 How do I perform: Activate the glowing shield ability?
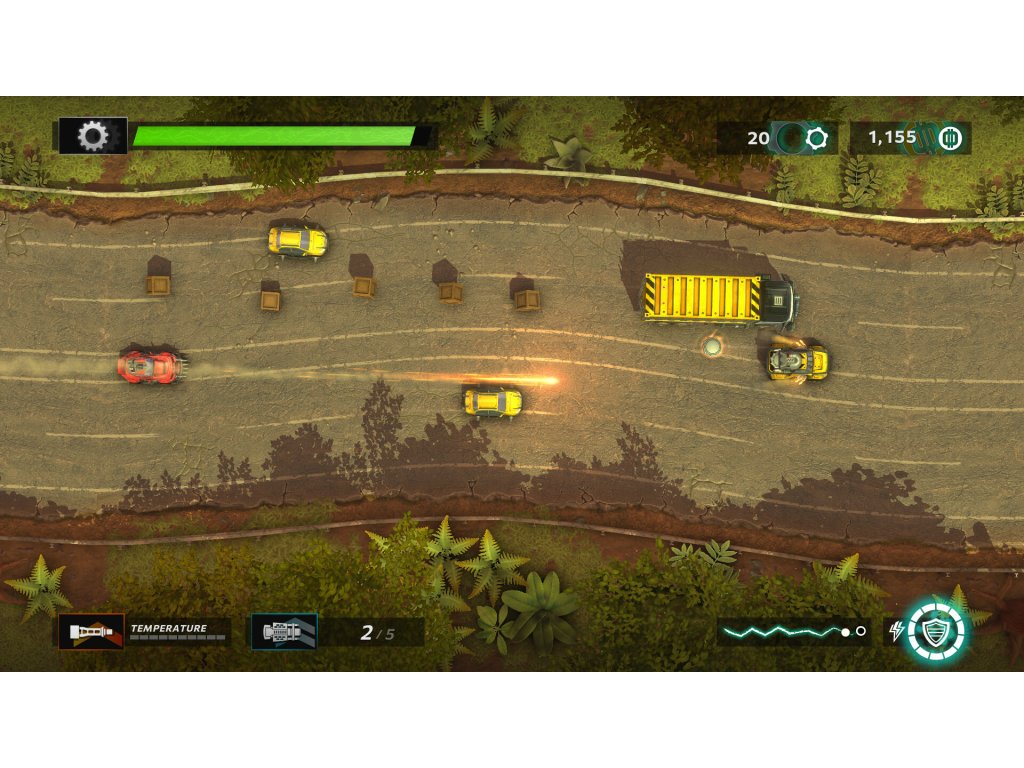pos(937,631)
